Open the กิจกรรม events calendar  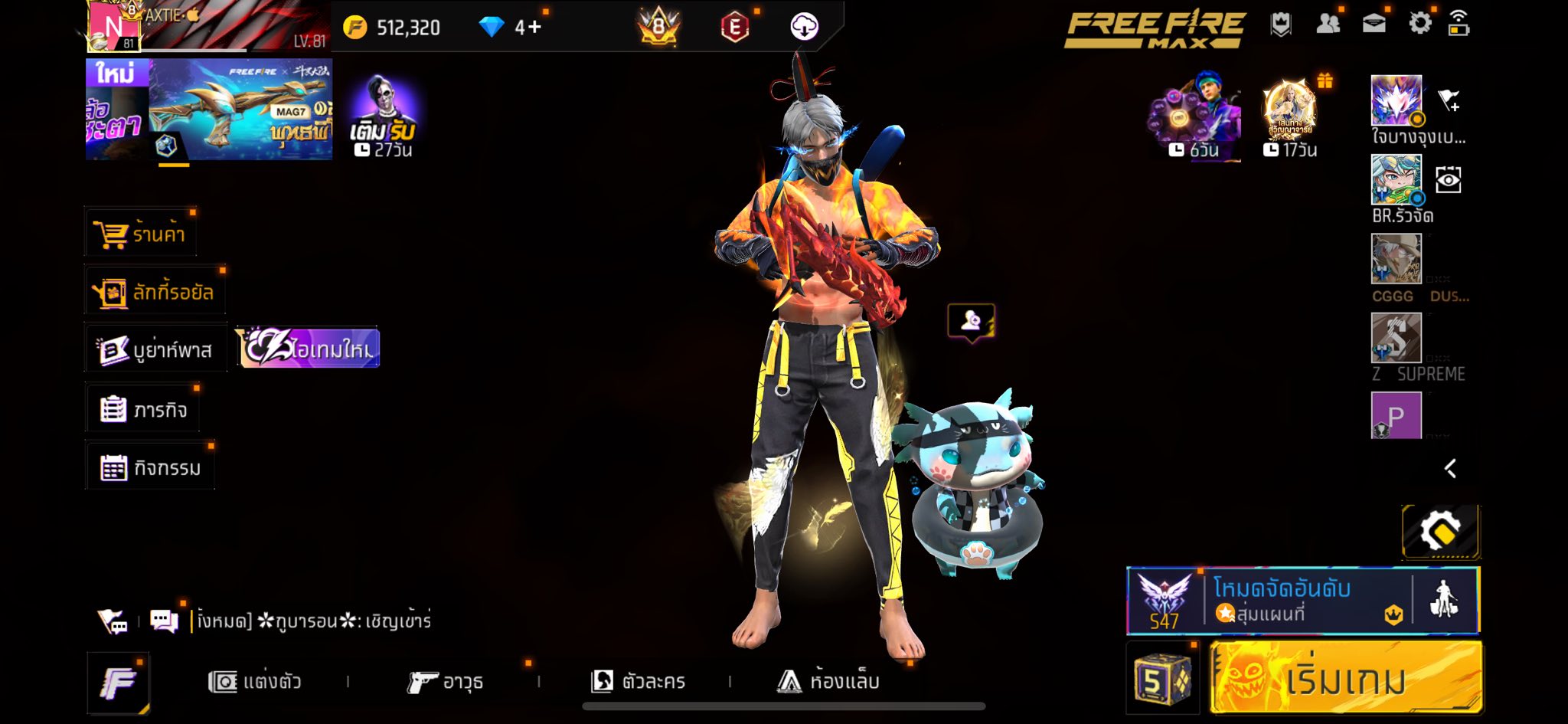pos(151,467)
